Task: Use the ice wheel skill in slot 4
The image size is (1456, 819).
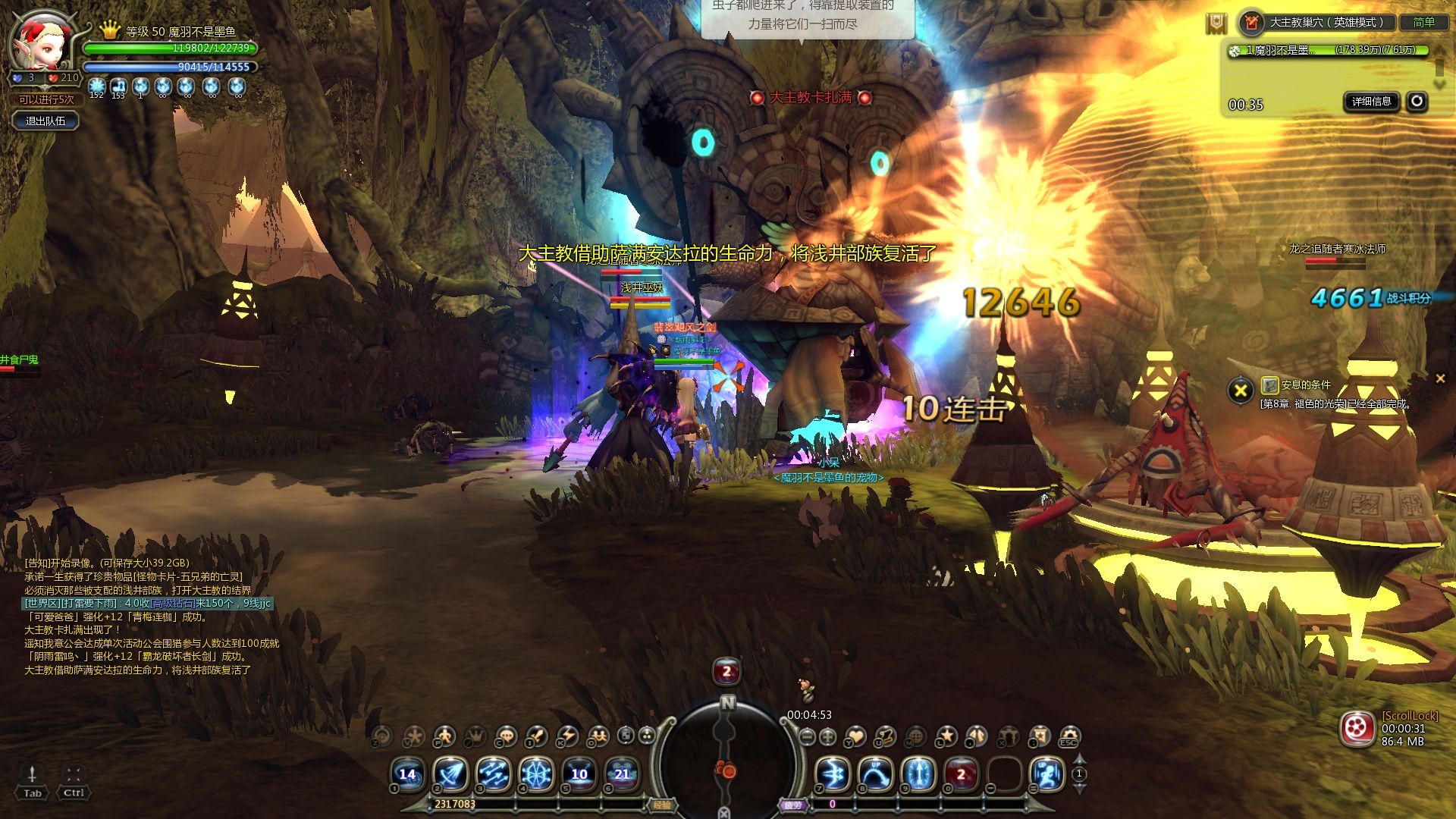Action: 536,774
